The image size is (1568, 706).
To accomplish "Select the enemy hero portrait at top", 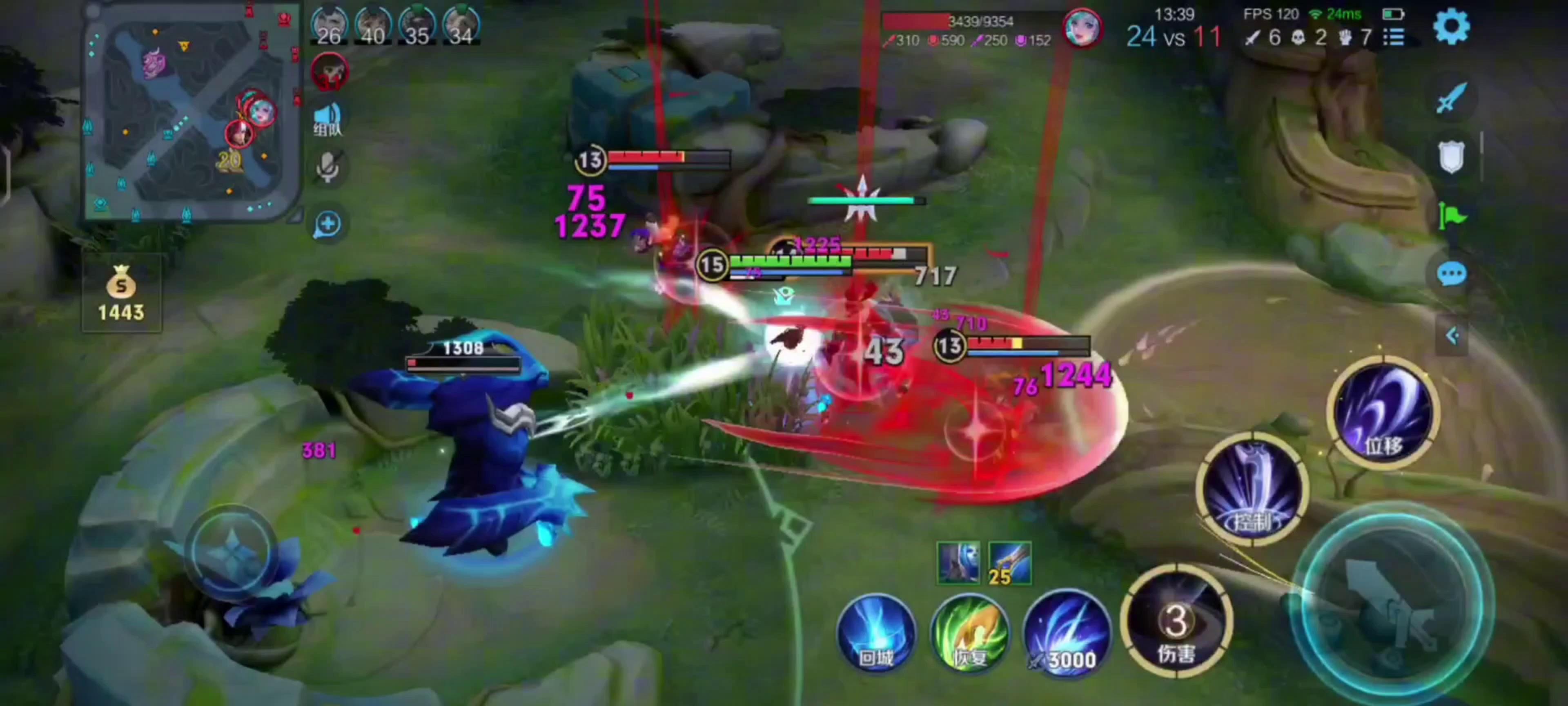I will coord(1082,28).
